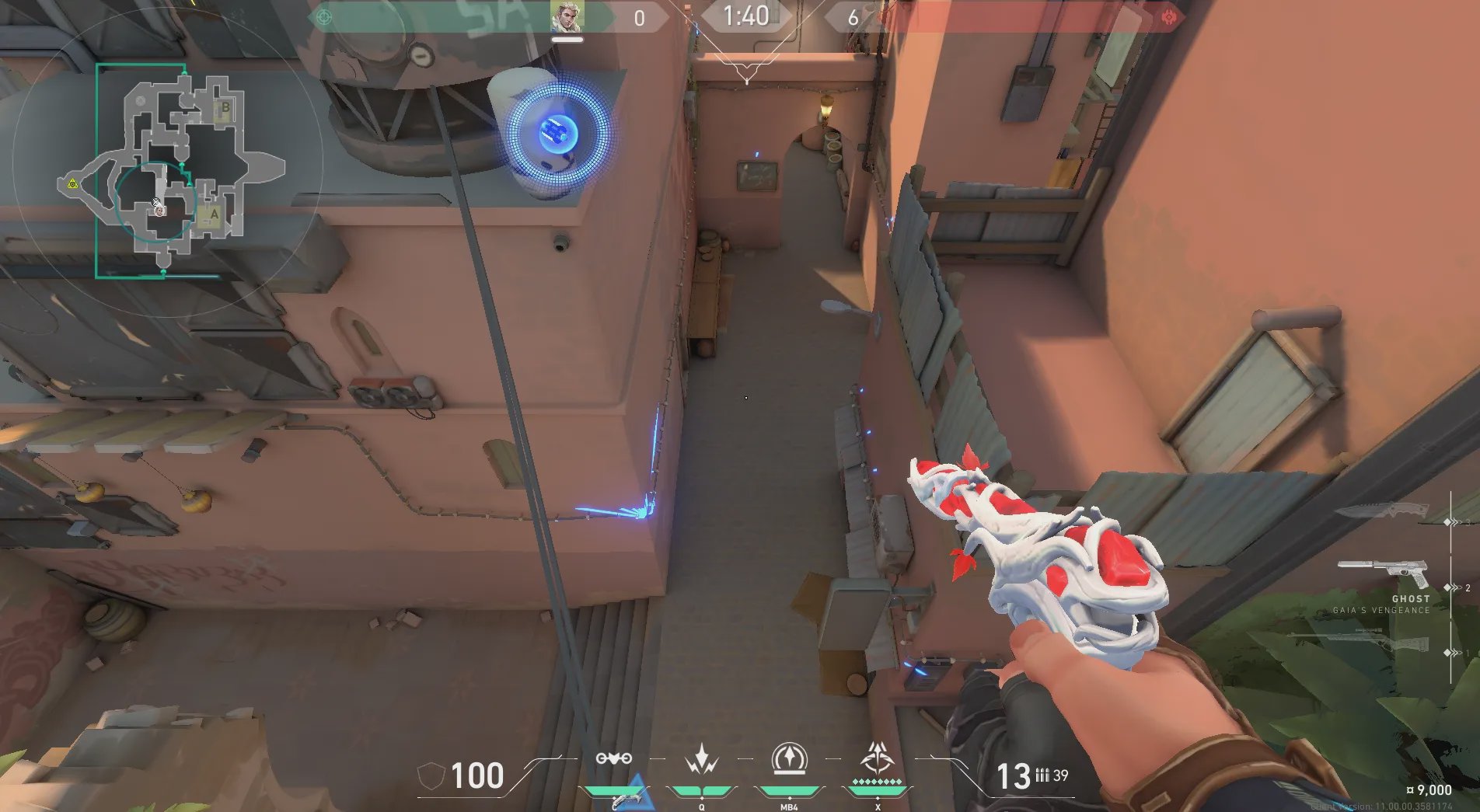Activate the C ability icon
Viewport: 1480px width, 812px height.
click(613, 759)
